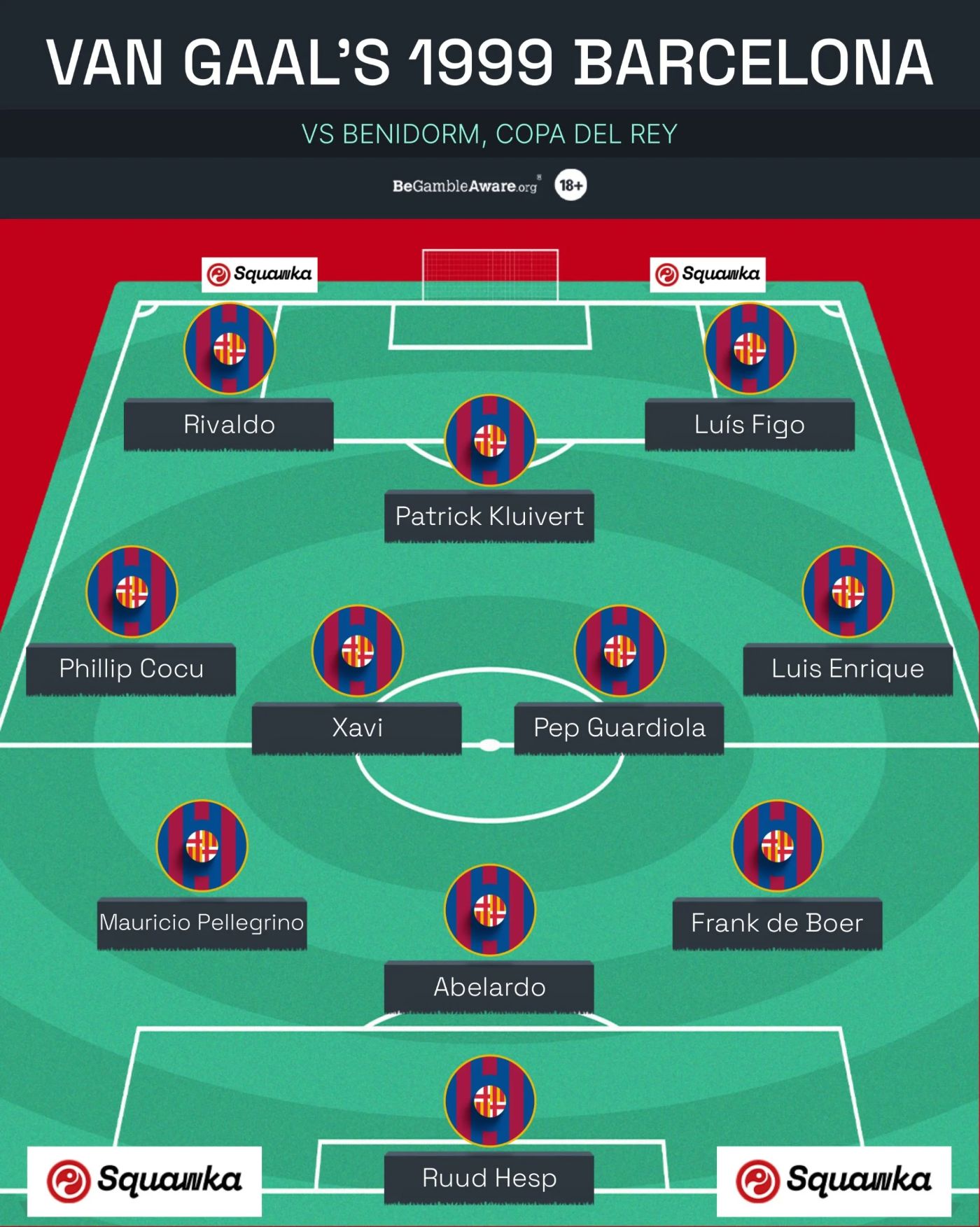Select the Frank de Boer name label
The image size is (980, 1227).
[x=777, y=923]
